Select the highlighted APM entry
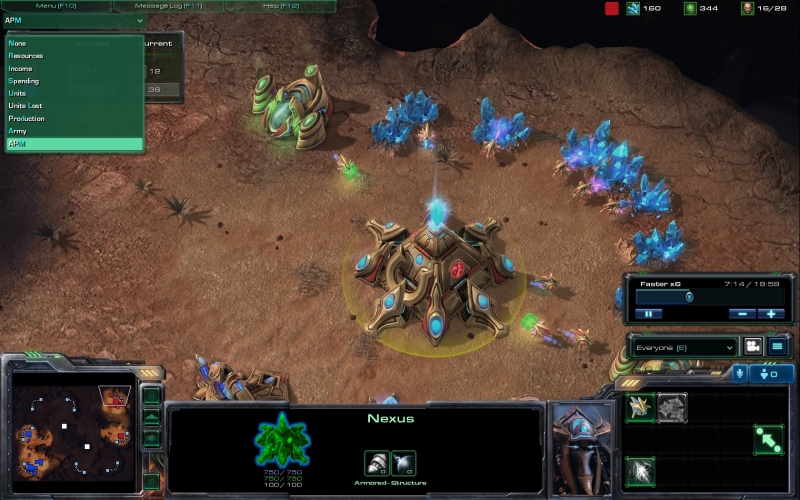The width and height of the screenshot is (800, 500). (74, 144)
